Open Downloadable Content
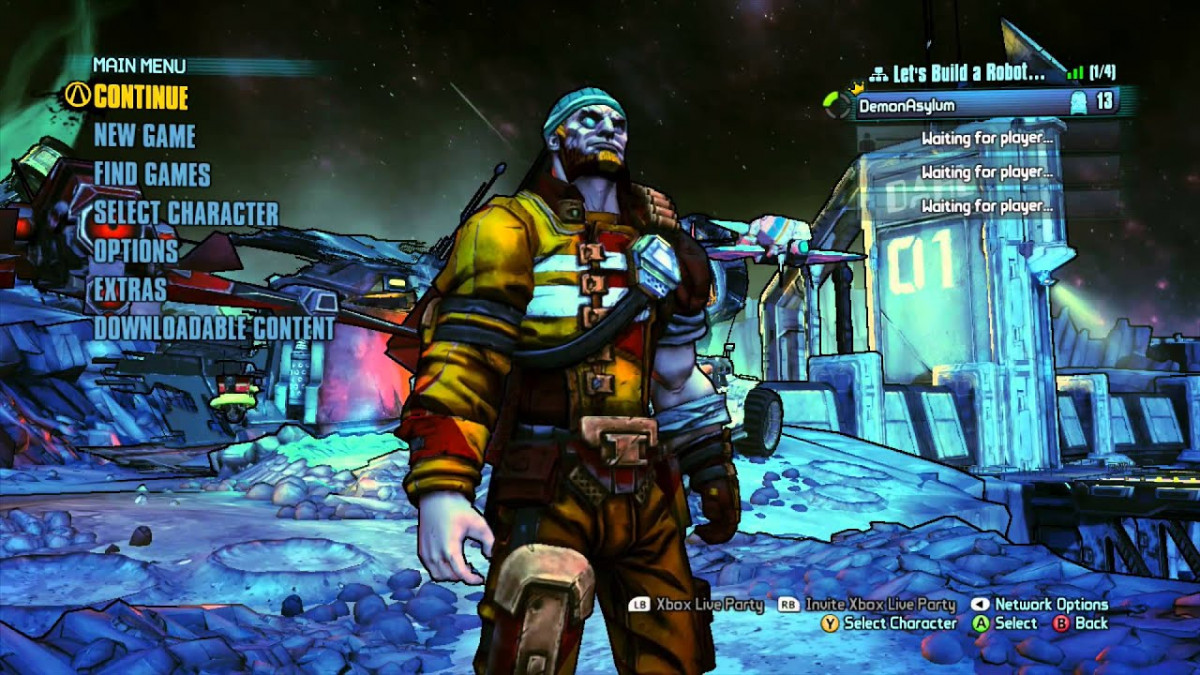This screenshot has height=675, width=1200. click(x=214, y=328)
